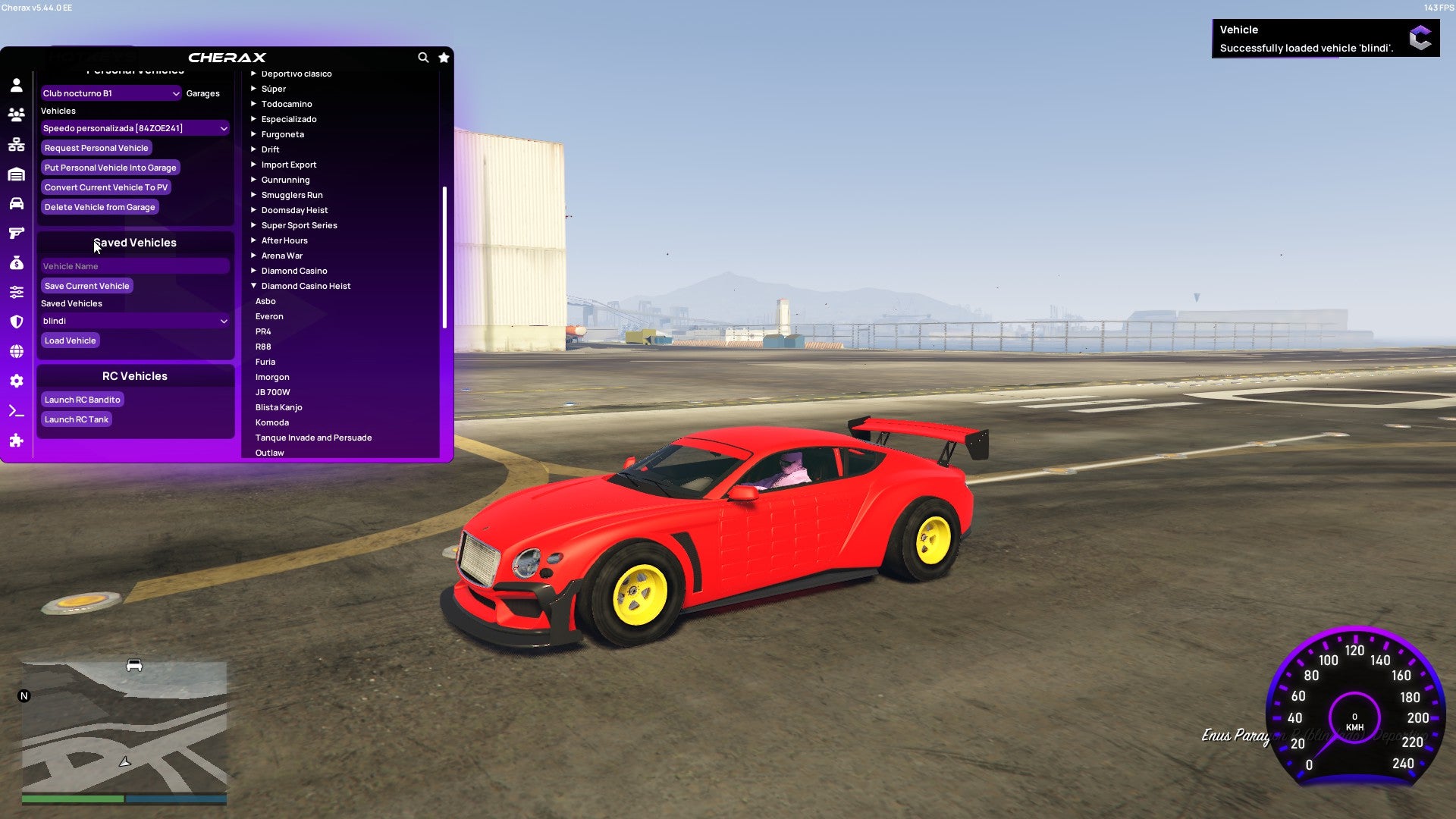The image size is (1456, 819).
Task: Open the terminal console icon
Action: click(16, 410)
